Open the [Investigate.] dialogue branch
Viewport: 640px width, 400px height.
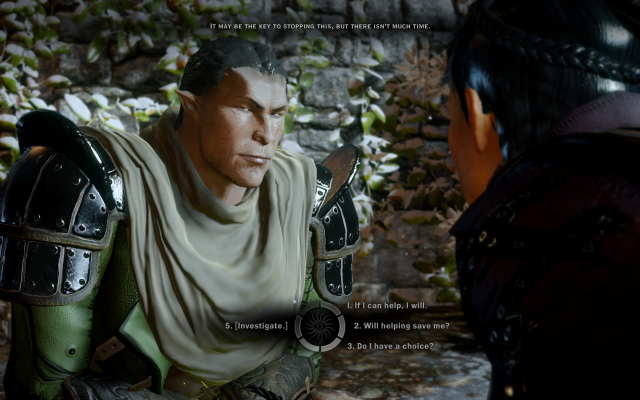pyautogui.click(x=257, y=325)
